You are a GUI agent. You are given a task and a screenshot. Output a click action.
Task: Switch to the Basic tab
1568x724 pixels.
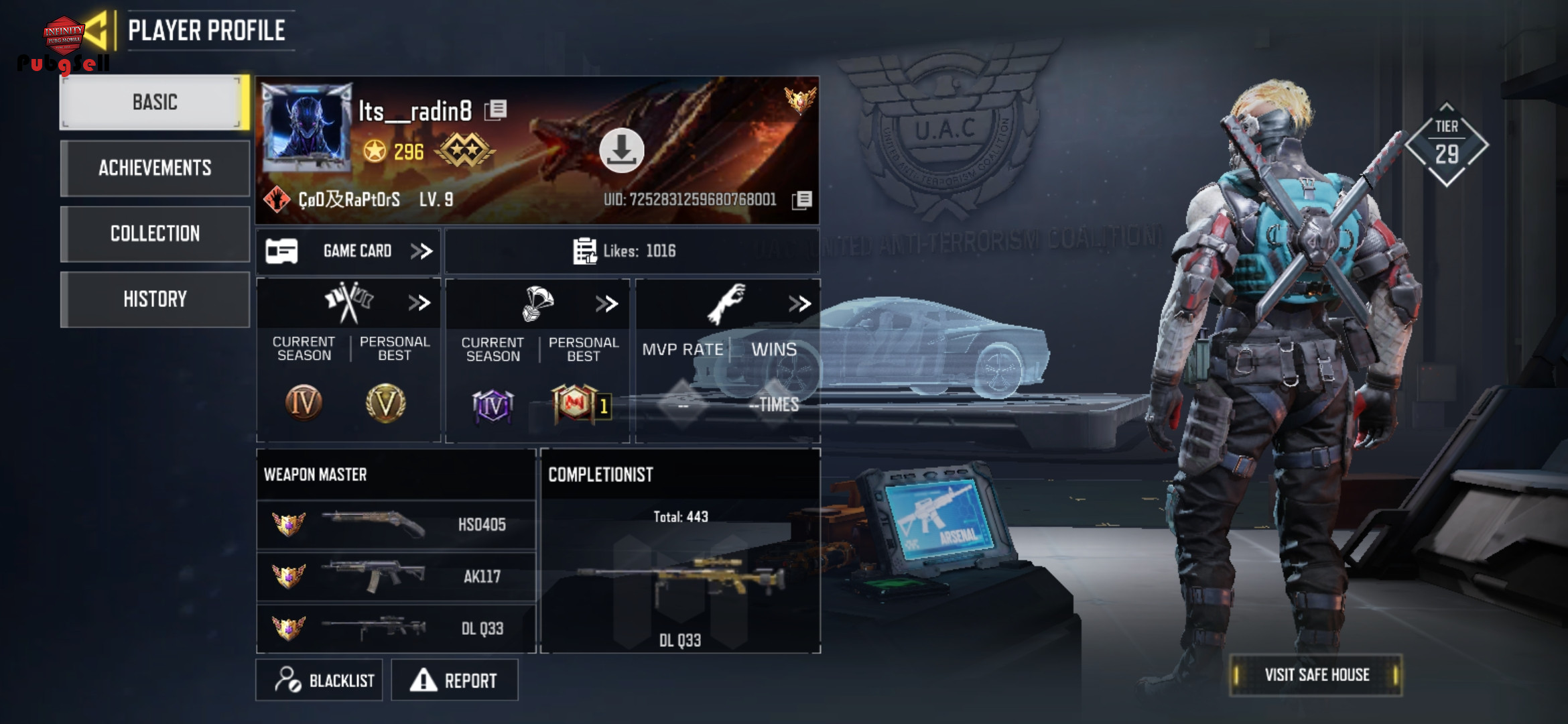point(154,102)
